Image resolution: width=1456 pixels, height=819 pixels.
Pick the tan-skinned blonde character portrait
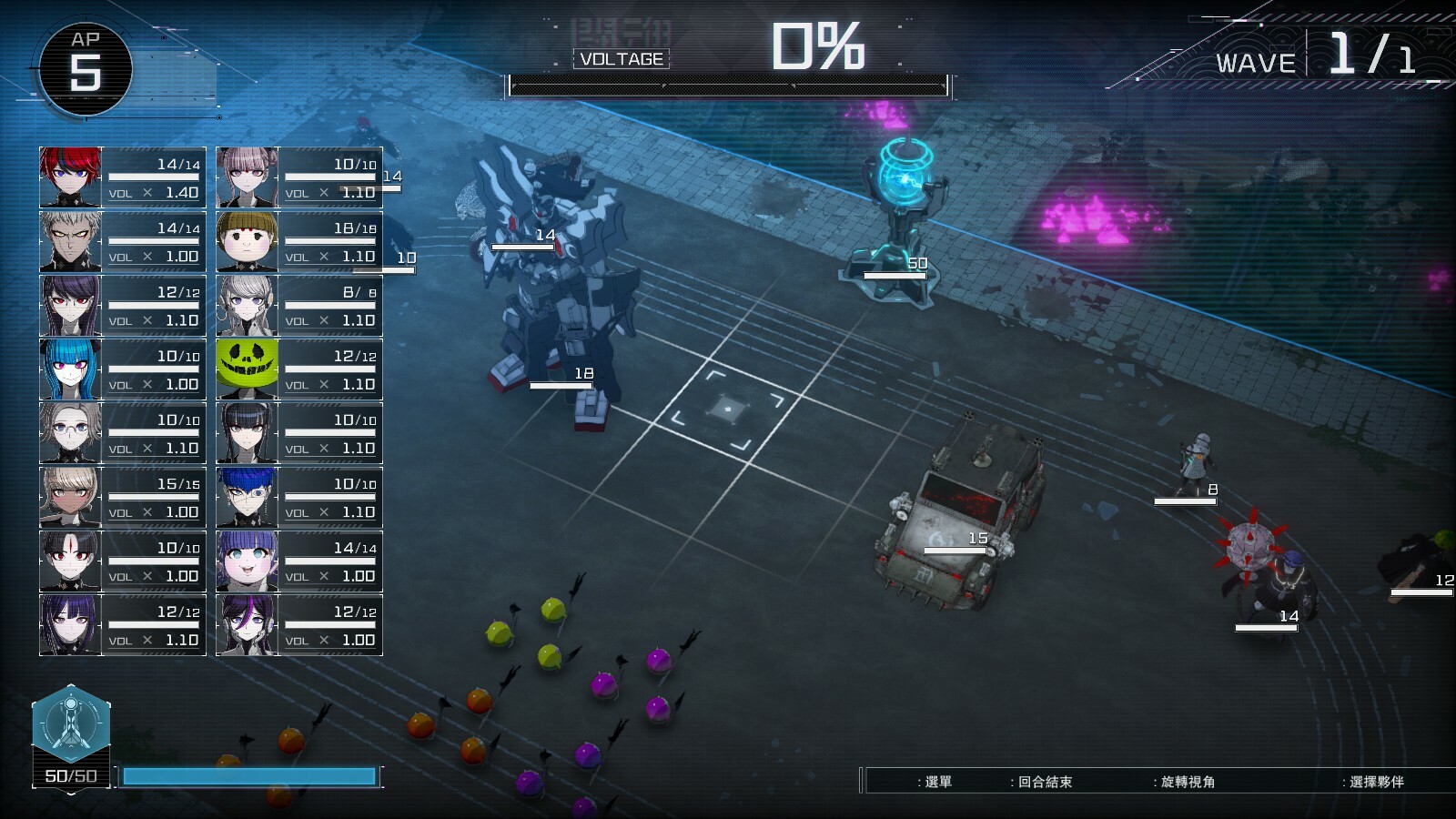click(71, 497)
